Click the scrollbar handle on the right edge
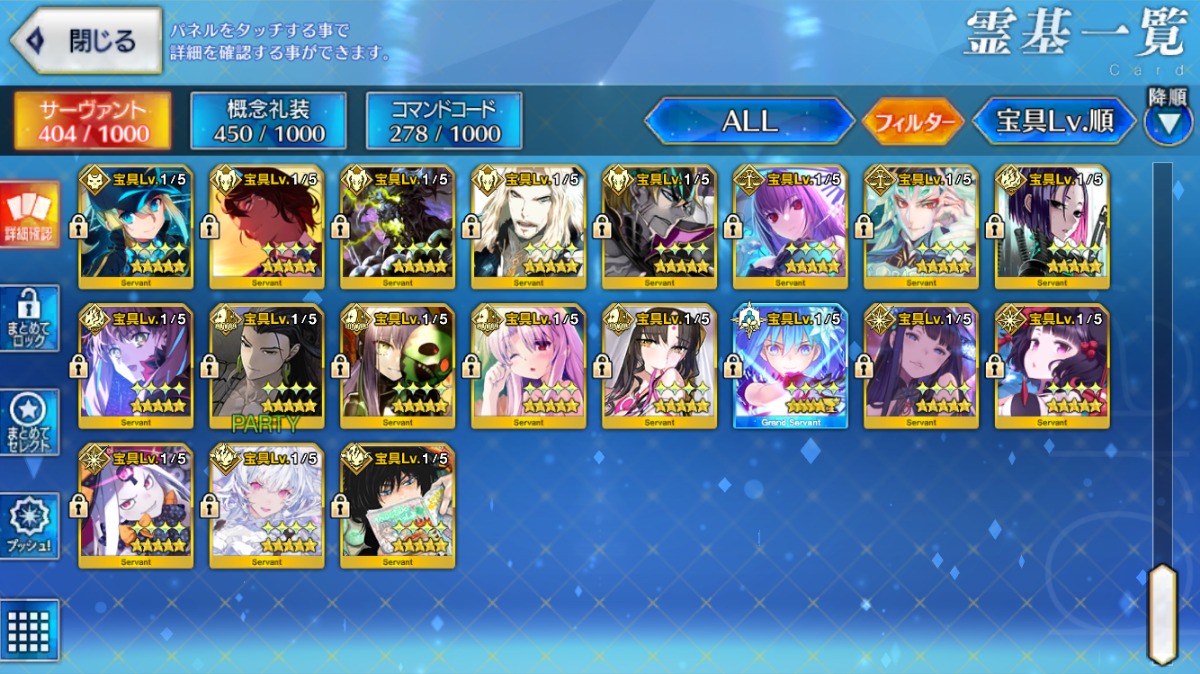Screen dimensions: 1200x674 [x=1162, y=613]
